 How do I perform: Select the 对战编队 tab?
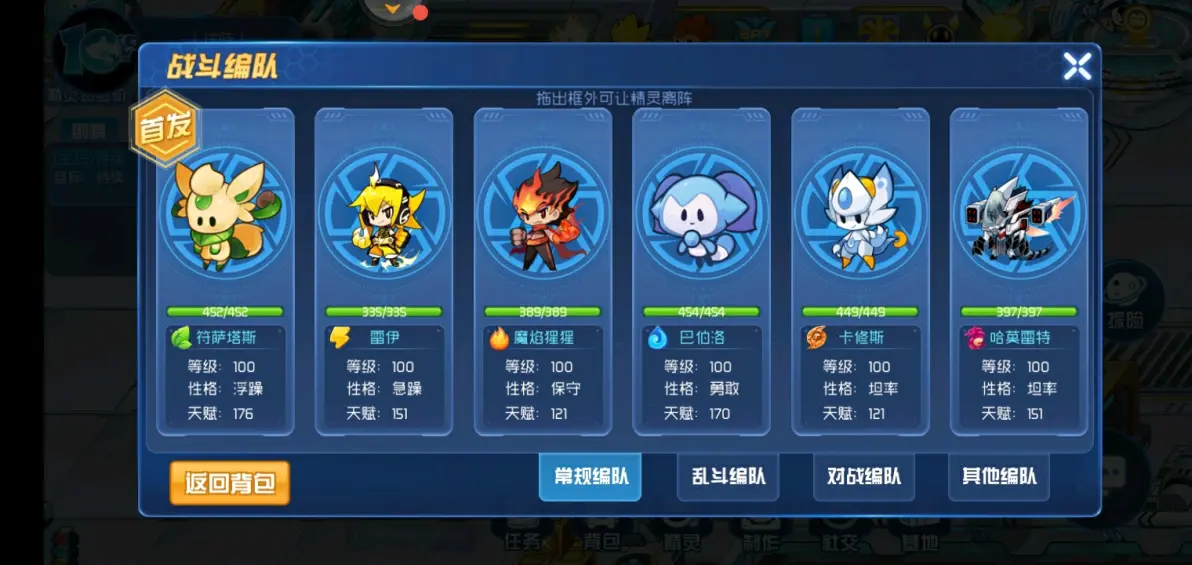[x=864, y=477]
